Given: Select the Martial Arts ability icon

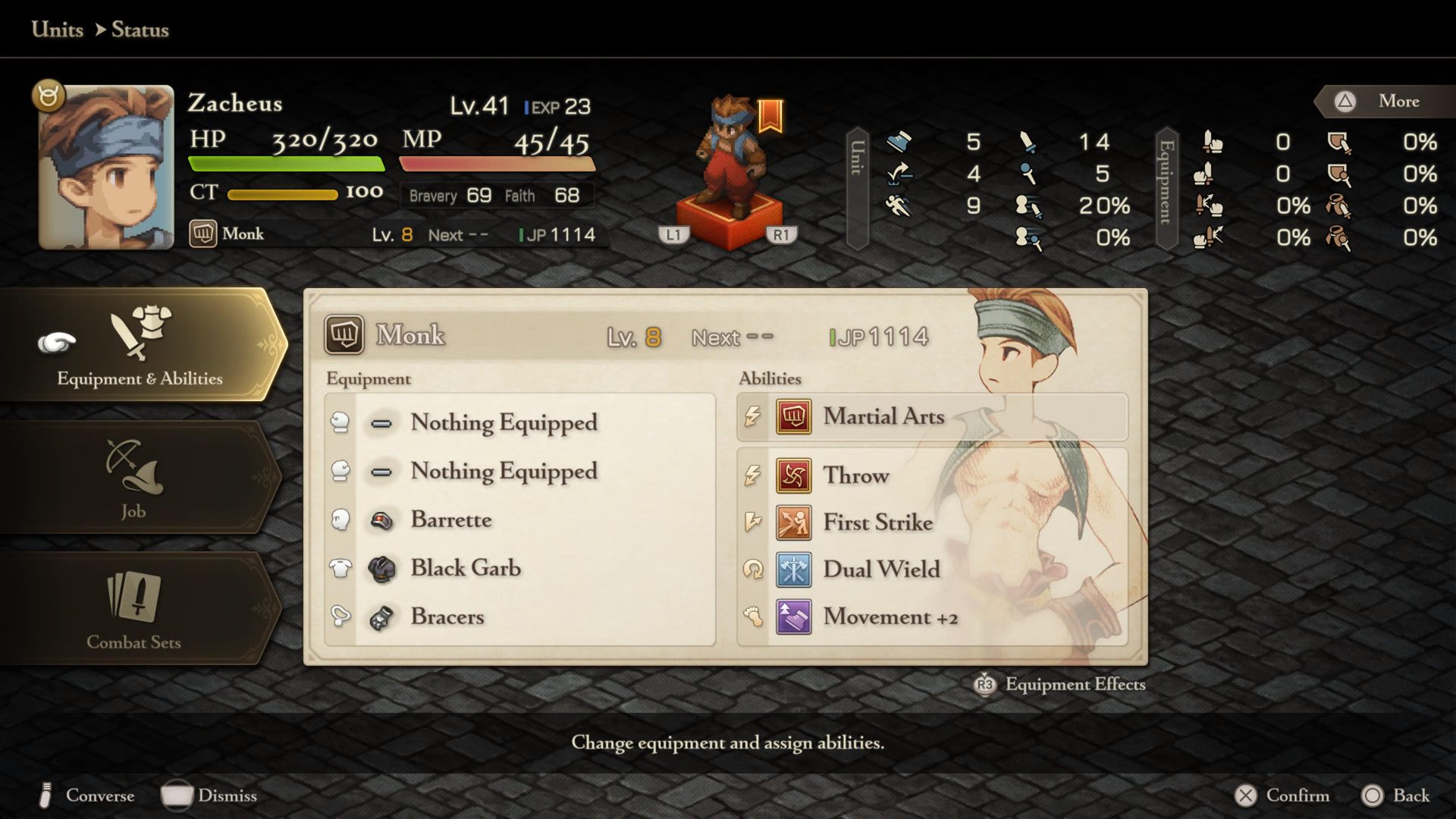Looking at the screenshot, I should [794, 417].
